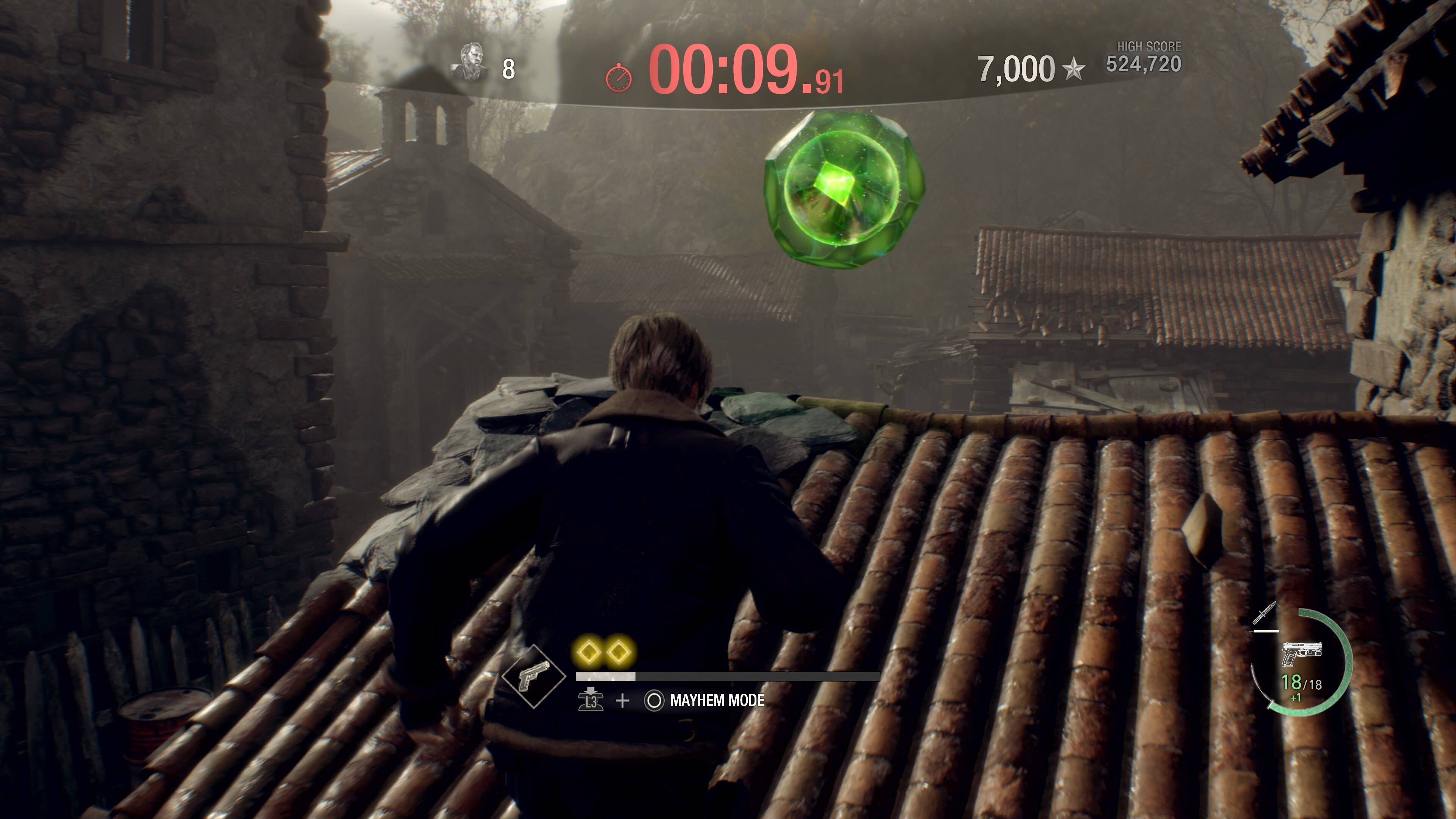Click the Mayhem Mode label
Image resolution: width=1456 pixels, height=819 pixels.
[x=717, y=700]
